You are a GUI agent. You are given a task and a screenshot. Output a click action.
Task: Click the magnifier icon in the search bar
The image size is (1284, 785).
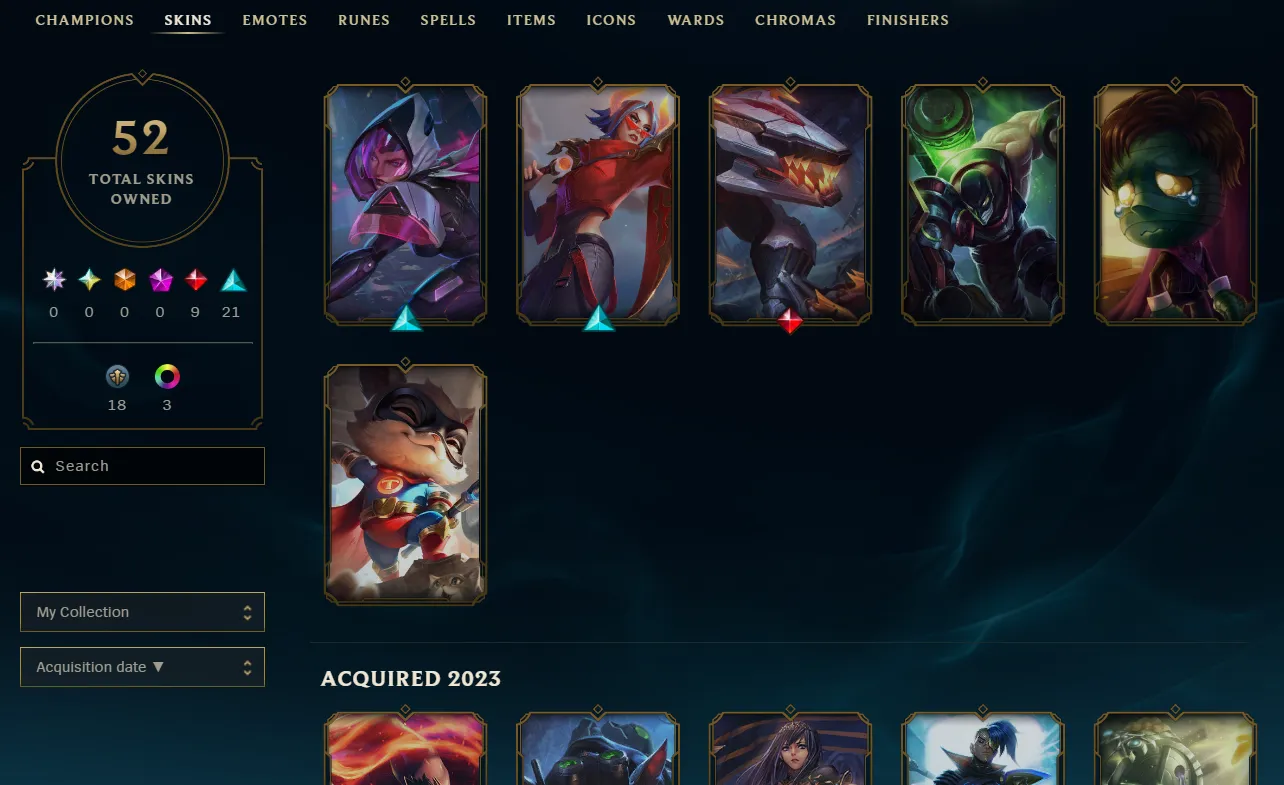(x=38, y=466)
